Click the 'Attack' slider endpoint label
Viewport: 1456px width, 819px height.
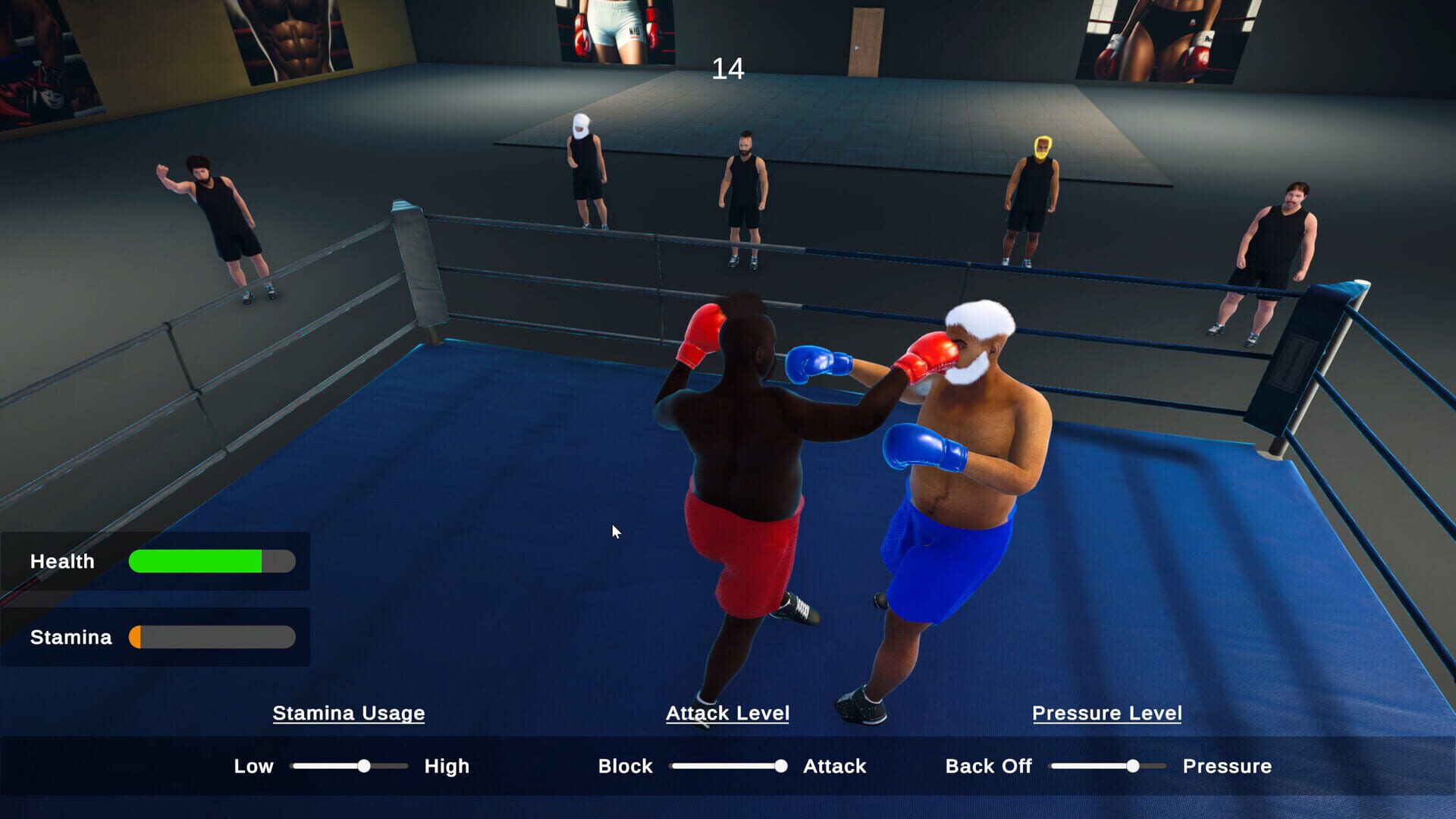[834, 766]
